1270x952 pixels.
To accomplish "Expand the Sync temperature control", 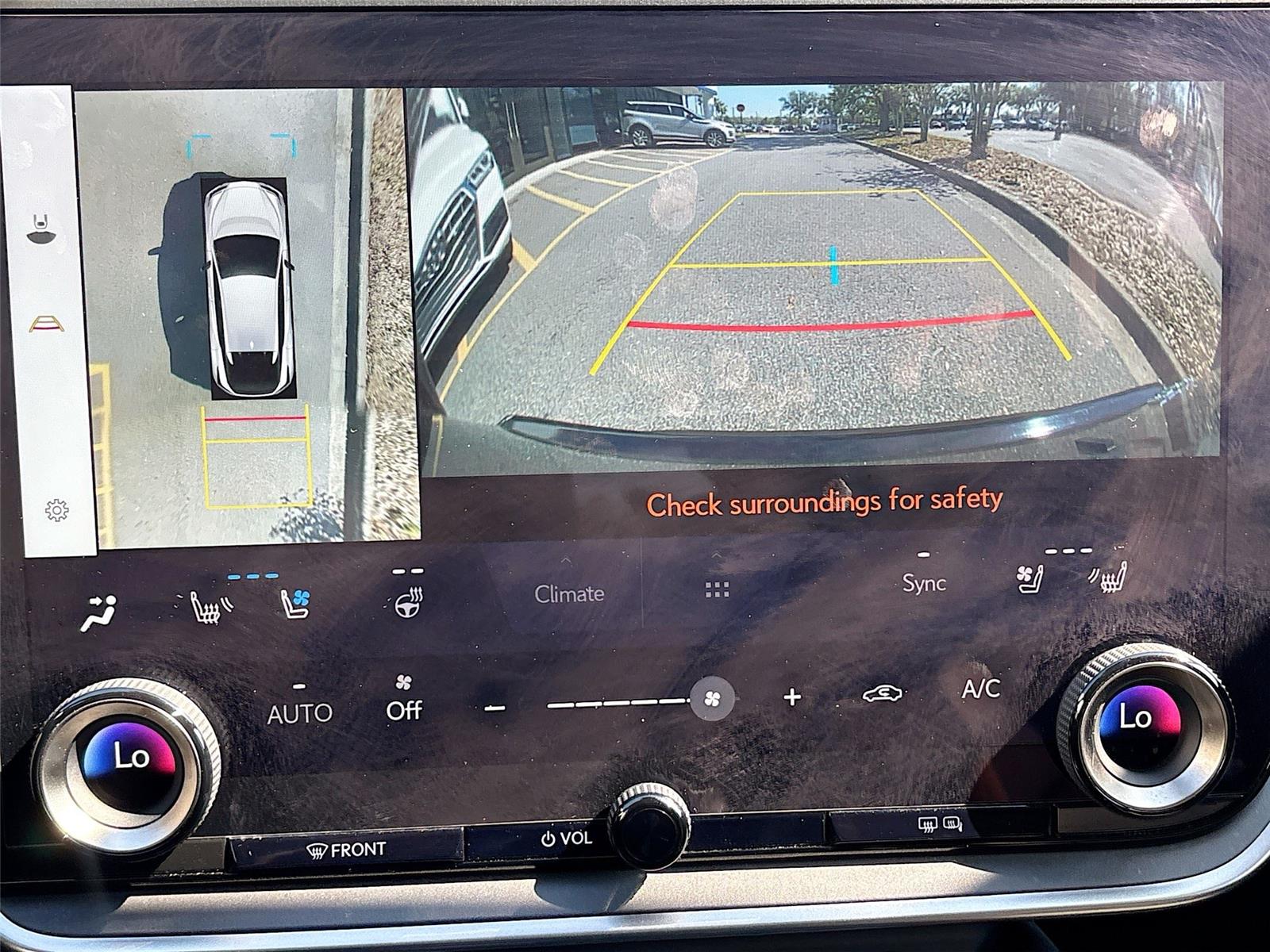I will 922,555.
